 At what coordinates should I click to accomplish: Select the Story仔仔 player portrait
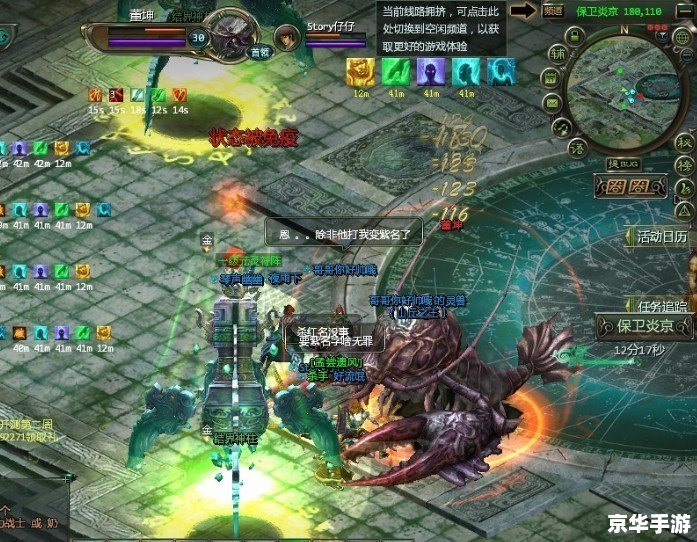point(288,38)
